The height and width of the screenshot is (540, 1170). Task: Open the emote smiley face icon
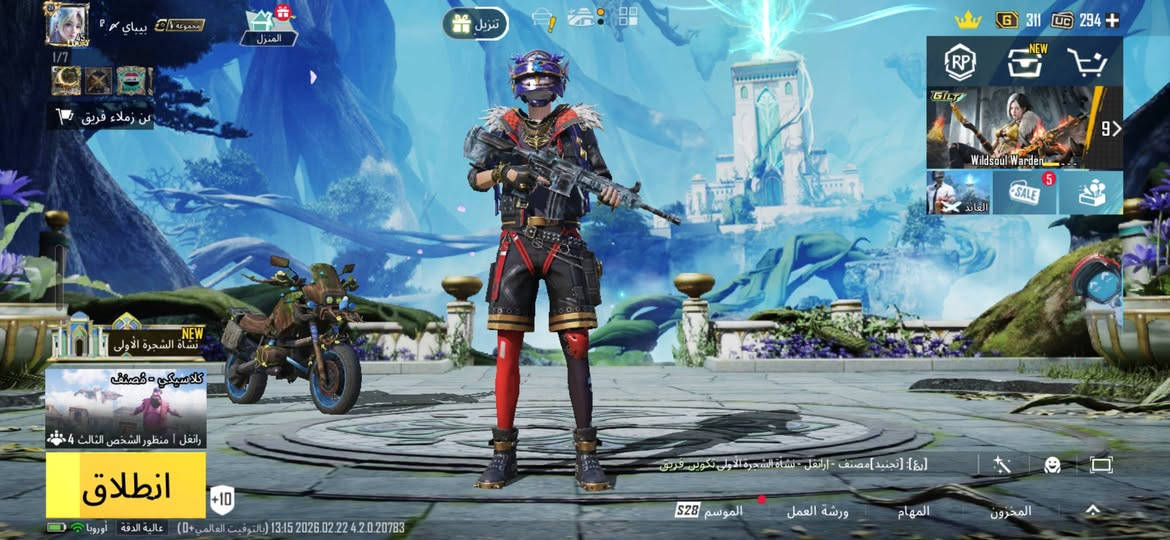coord(1052,464)
